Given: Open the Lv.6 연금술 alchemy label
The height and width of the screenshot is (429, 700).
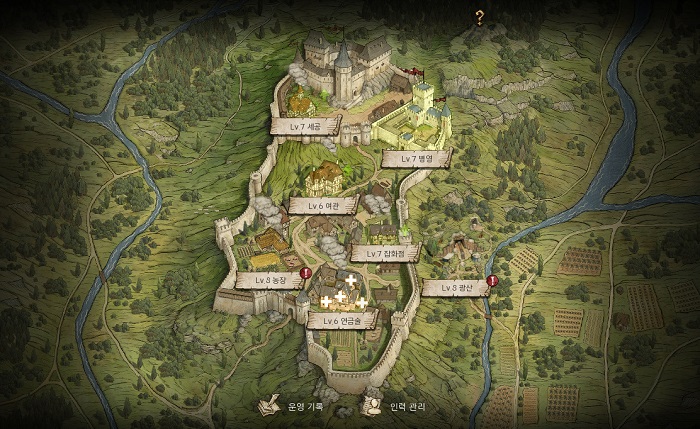Looking at the screenshot, I should pos(343,320).
